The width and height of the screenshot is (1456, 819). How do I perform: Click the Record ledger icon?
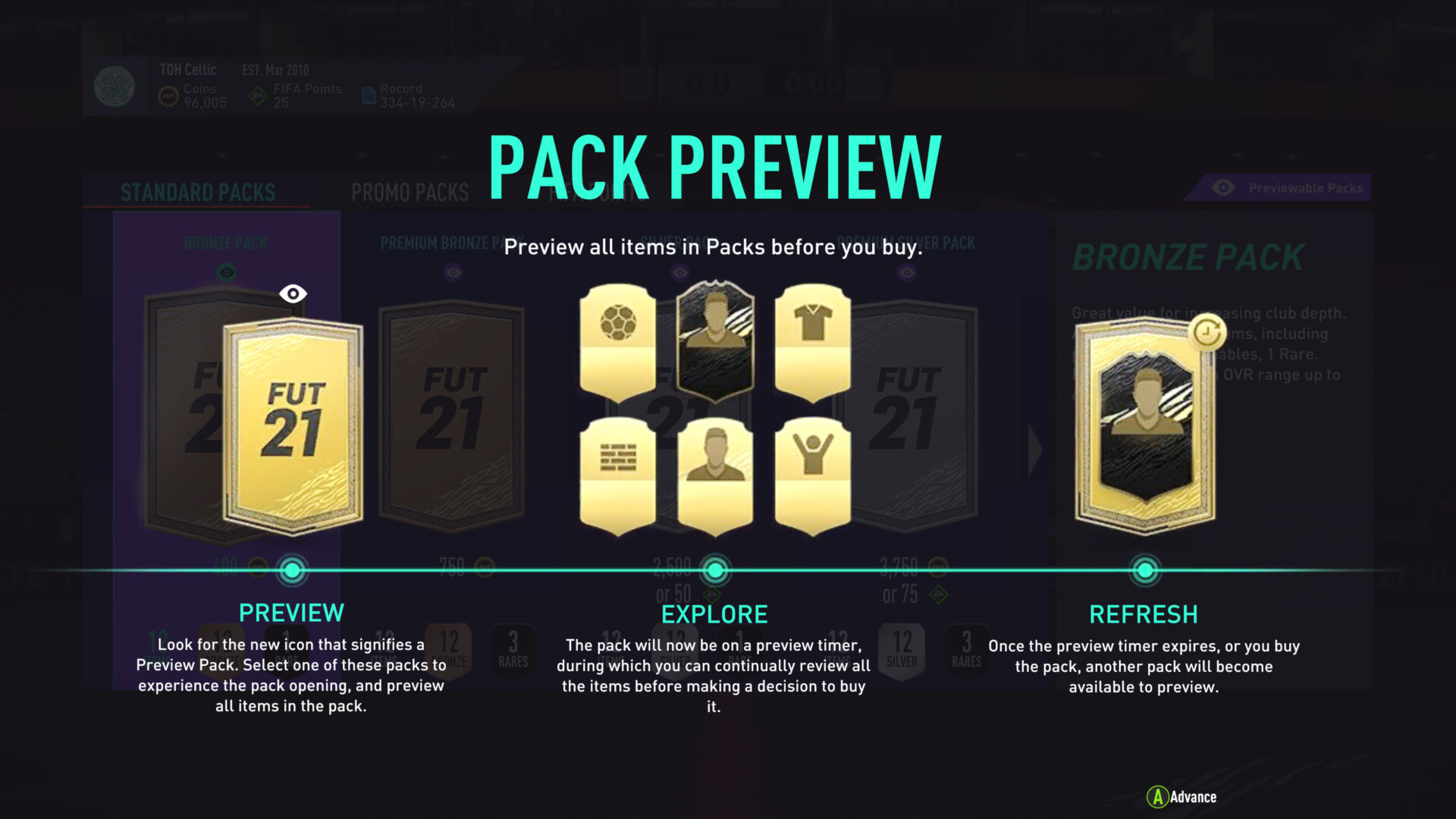click(x=369, y=95)
